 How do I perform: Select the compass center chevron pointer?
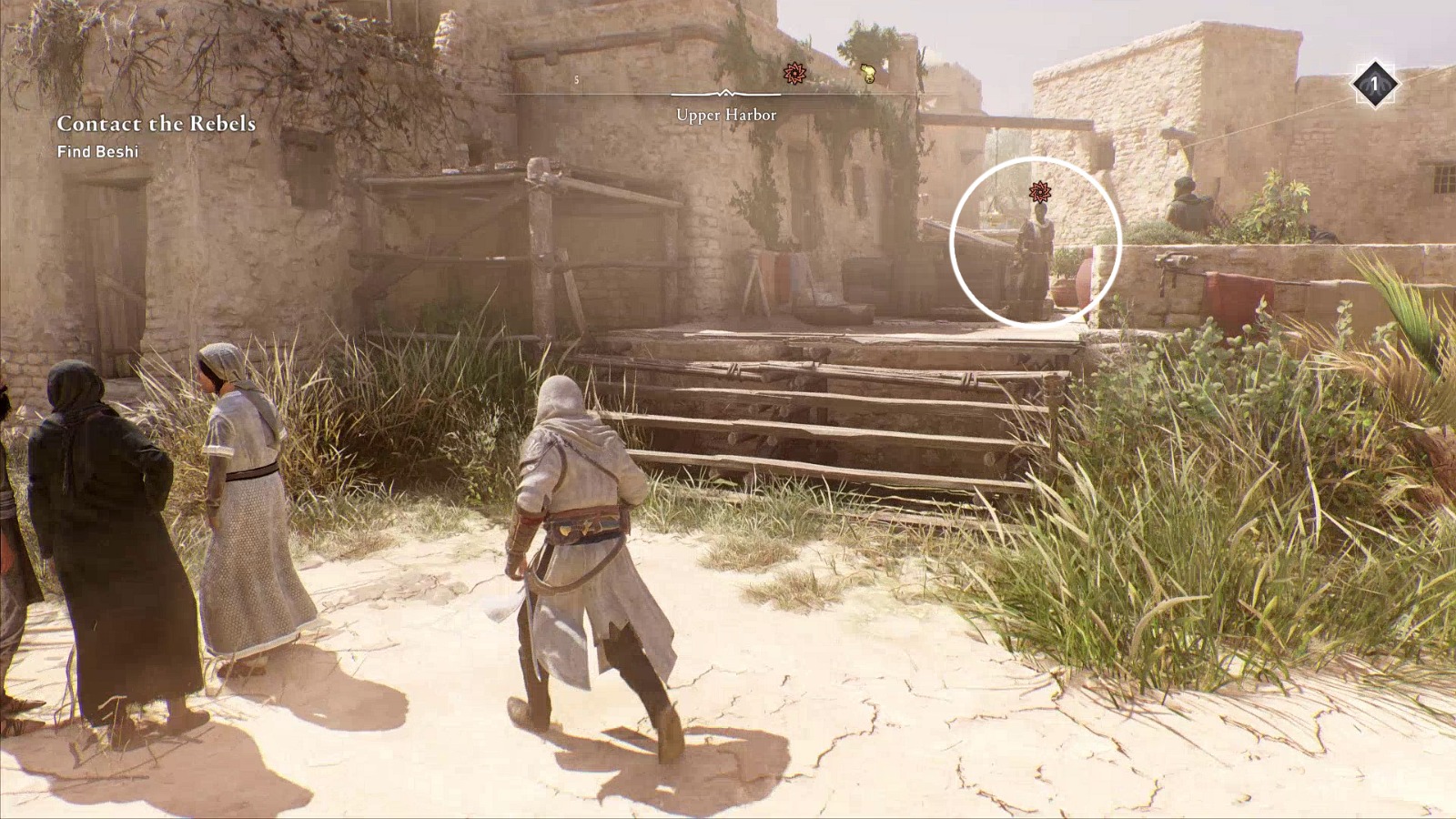725,93
